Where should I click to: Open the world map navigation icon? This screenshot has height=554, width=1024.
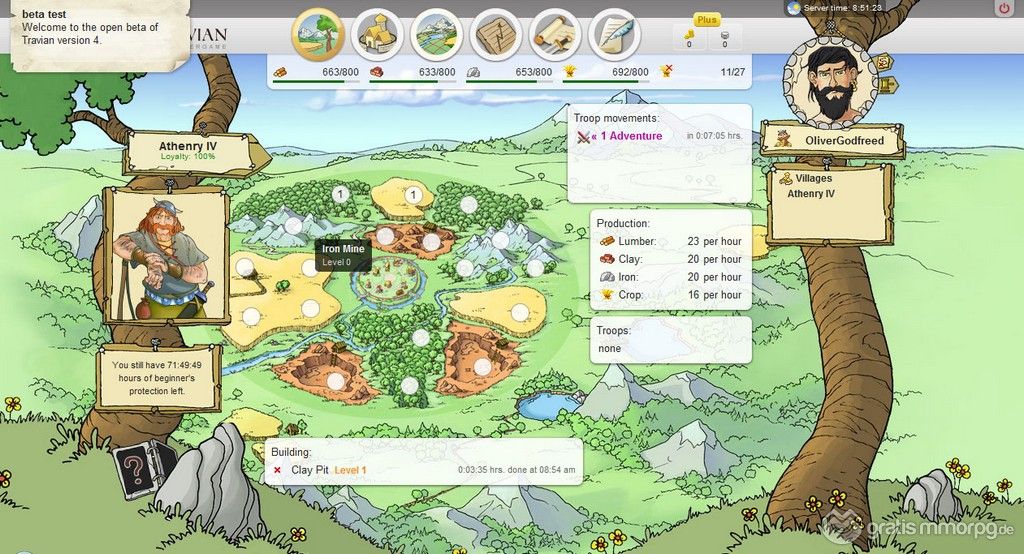436,34
